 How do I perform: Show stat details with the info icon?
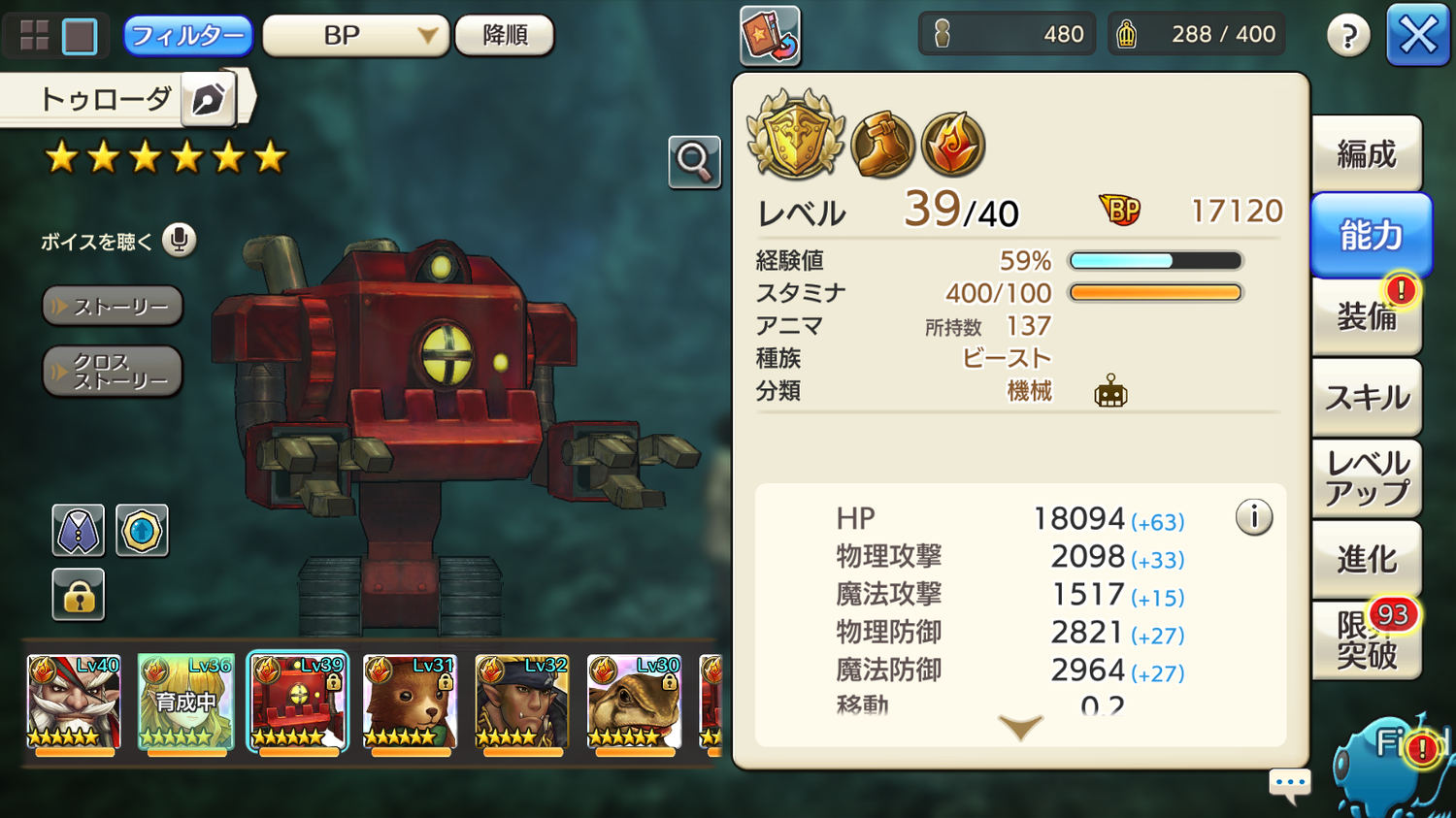point(1253,517)
